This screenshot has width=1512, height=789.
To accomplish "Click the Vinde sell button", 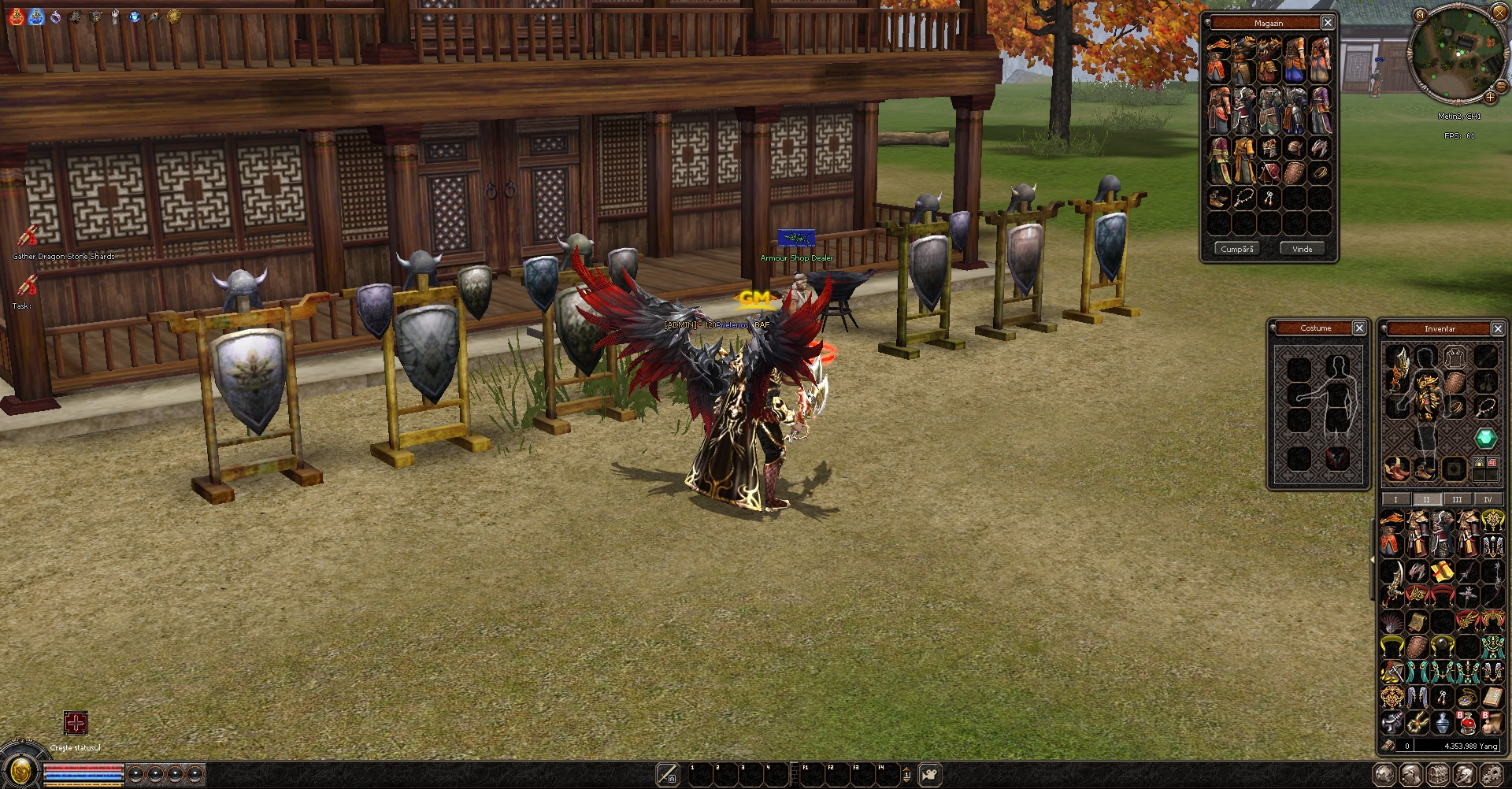I will [x=1302, y=249].
